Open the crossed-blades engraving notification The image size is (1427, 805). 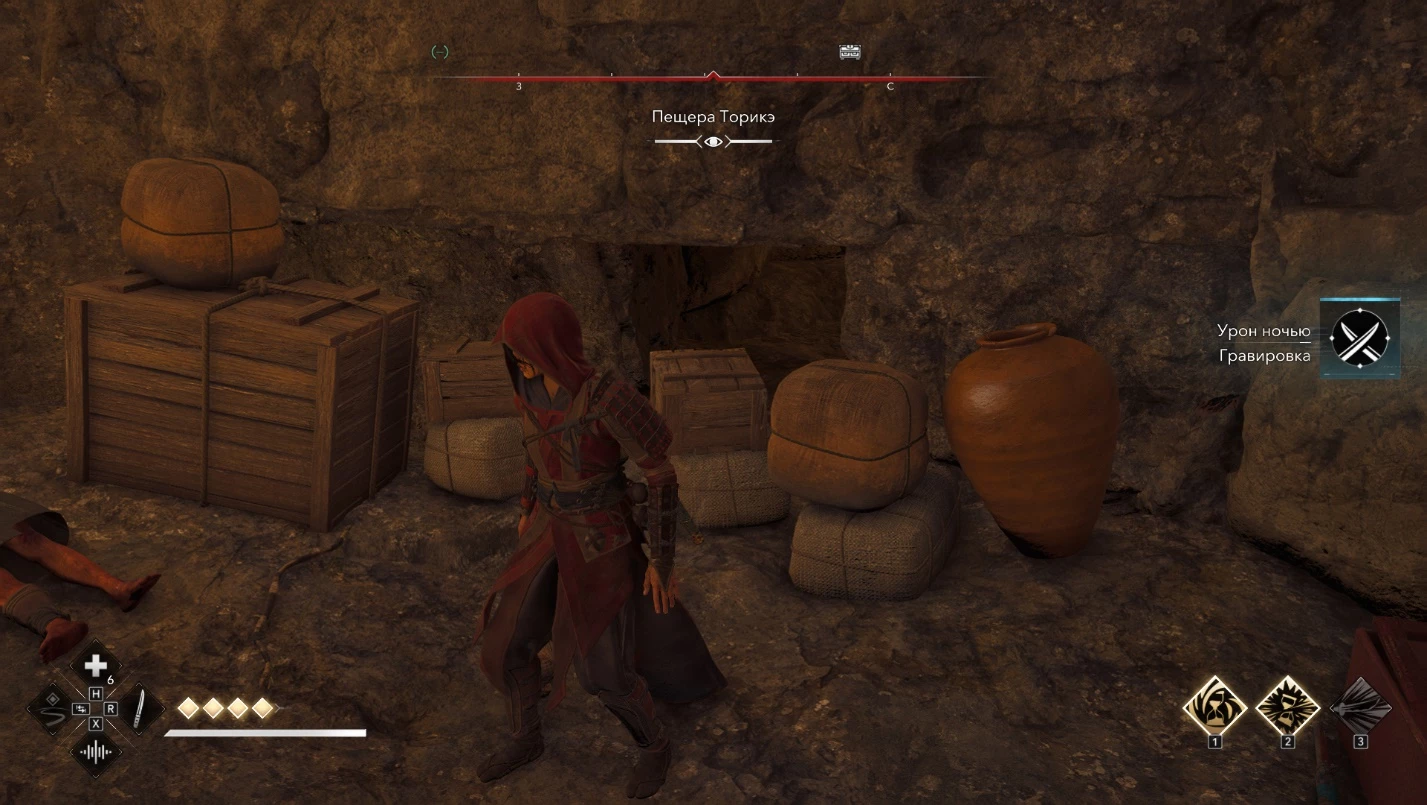click(1359, 339)
